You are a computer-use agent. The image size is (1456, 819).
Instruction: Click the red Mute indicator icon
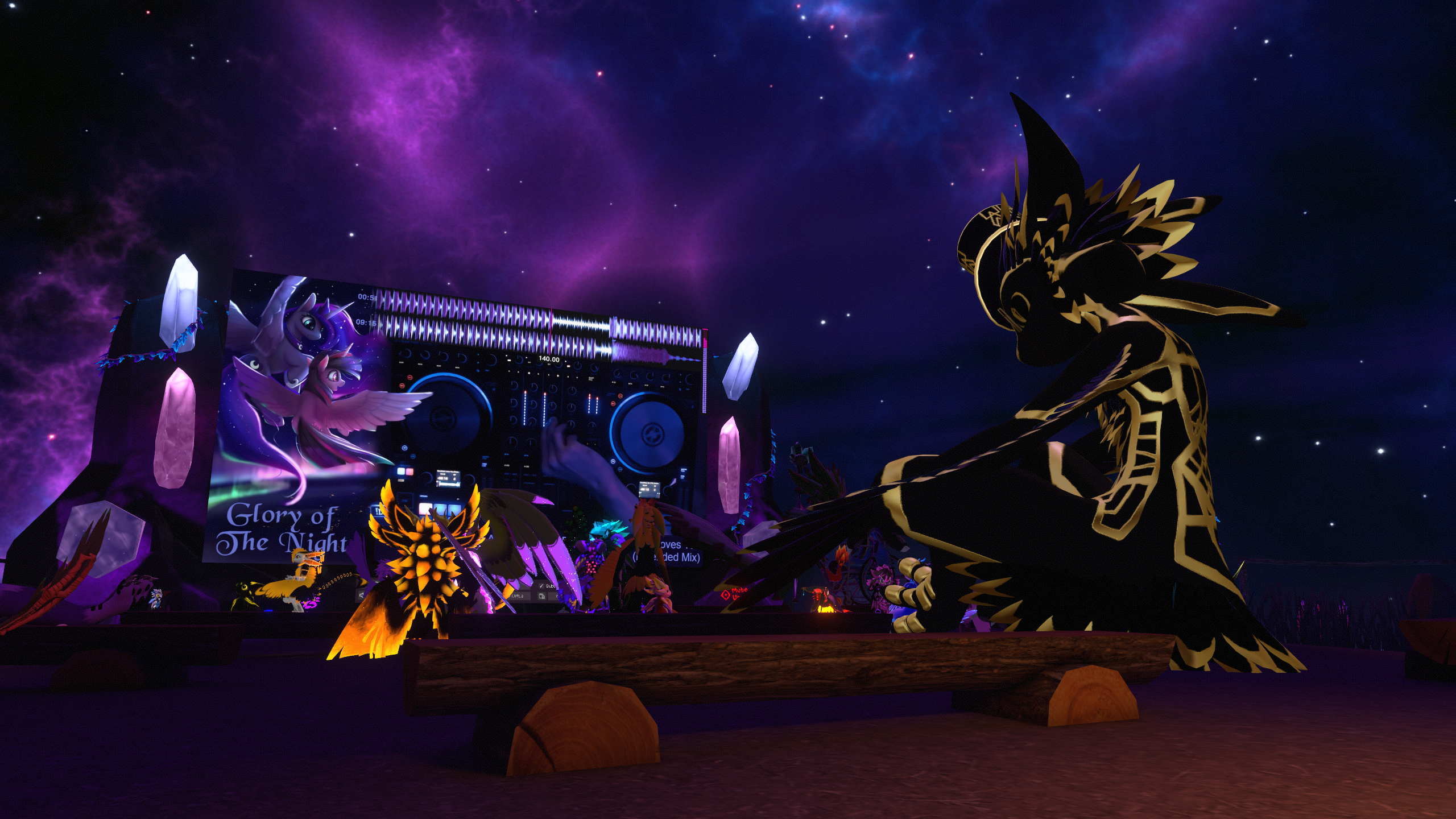725,594
